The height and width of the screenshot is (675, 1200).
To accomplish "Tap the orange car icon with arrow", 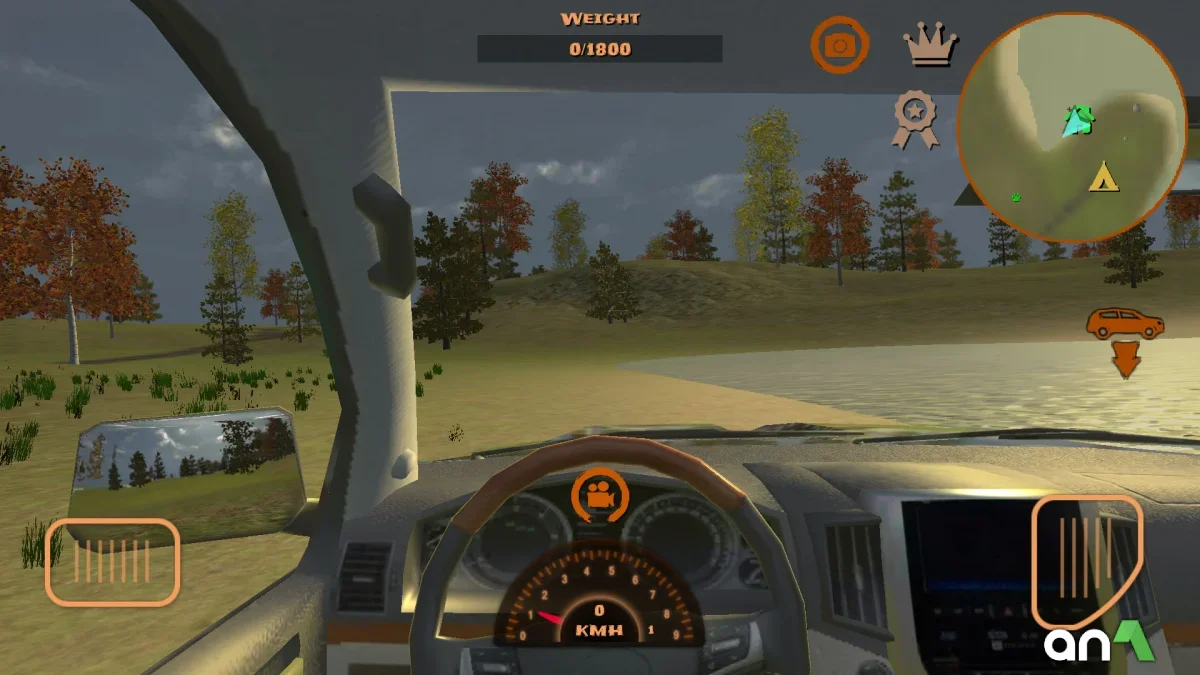I will click(1126, 340).
